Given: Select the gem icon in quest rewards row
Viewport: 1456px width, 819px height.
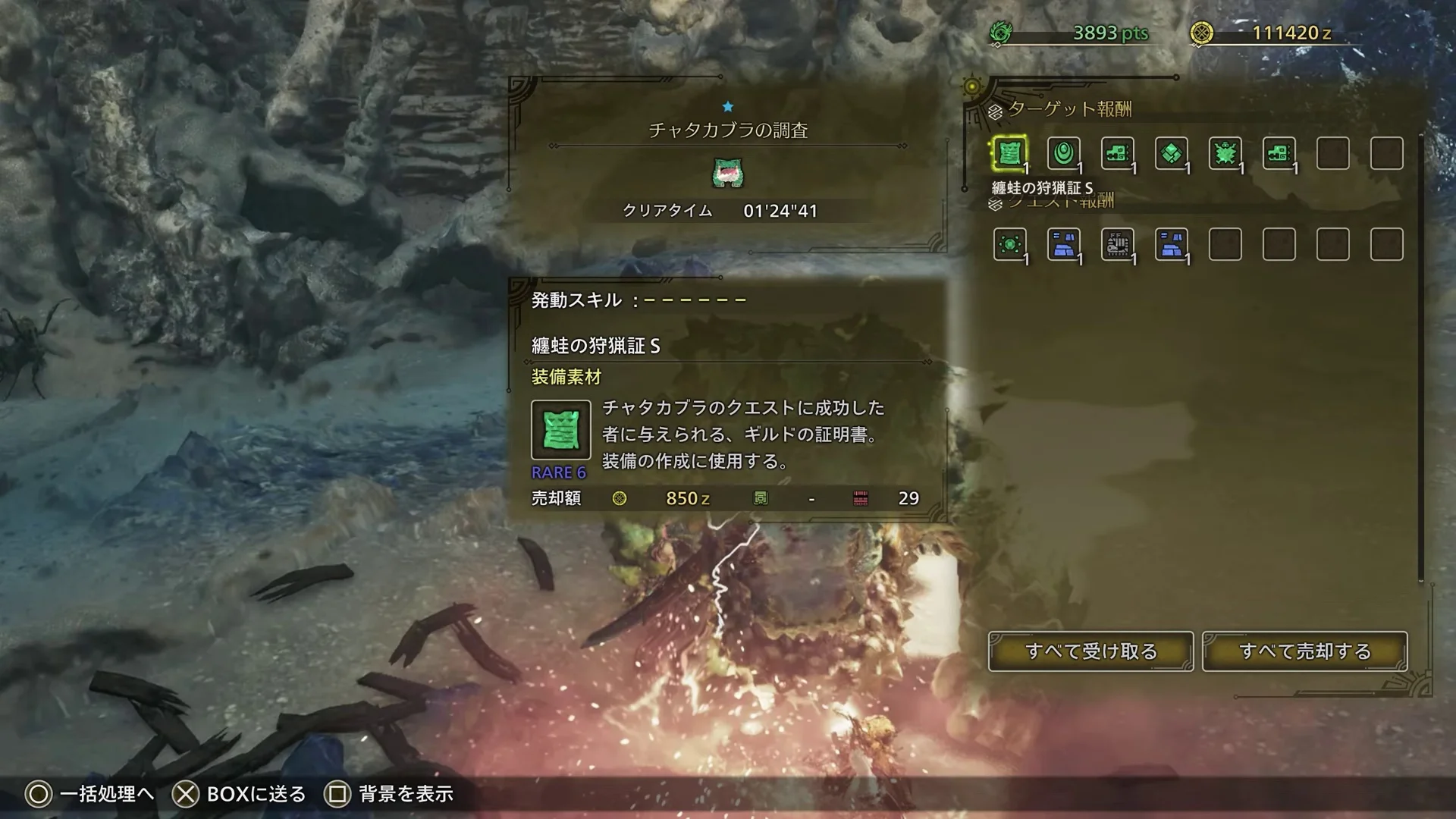Looking at the screenshot, I should [x=1009, y=244].
